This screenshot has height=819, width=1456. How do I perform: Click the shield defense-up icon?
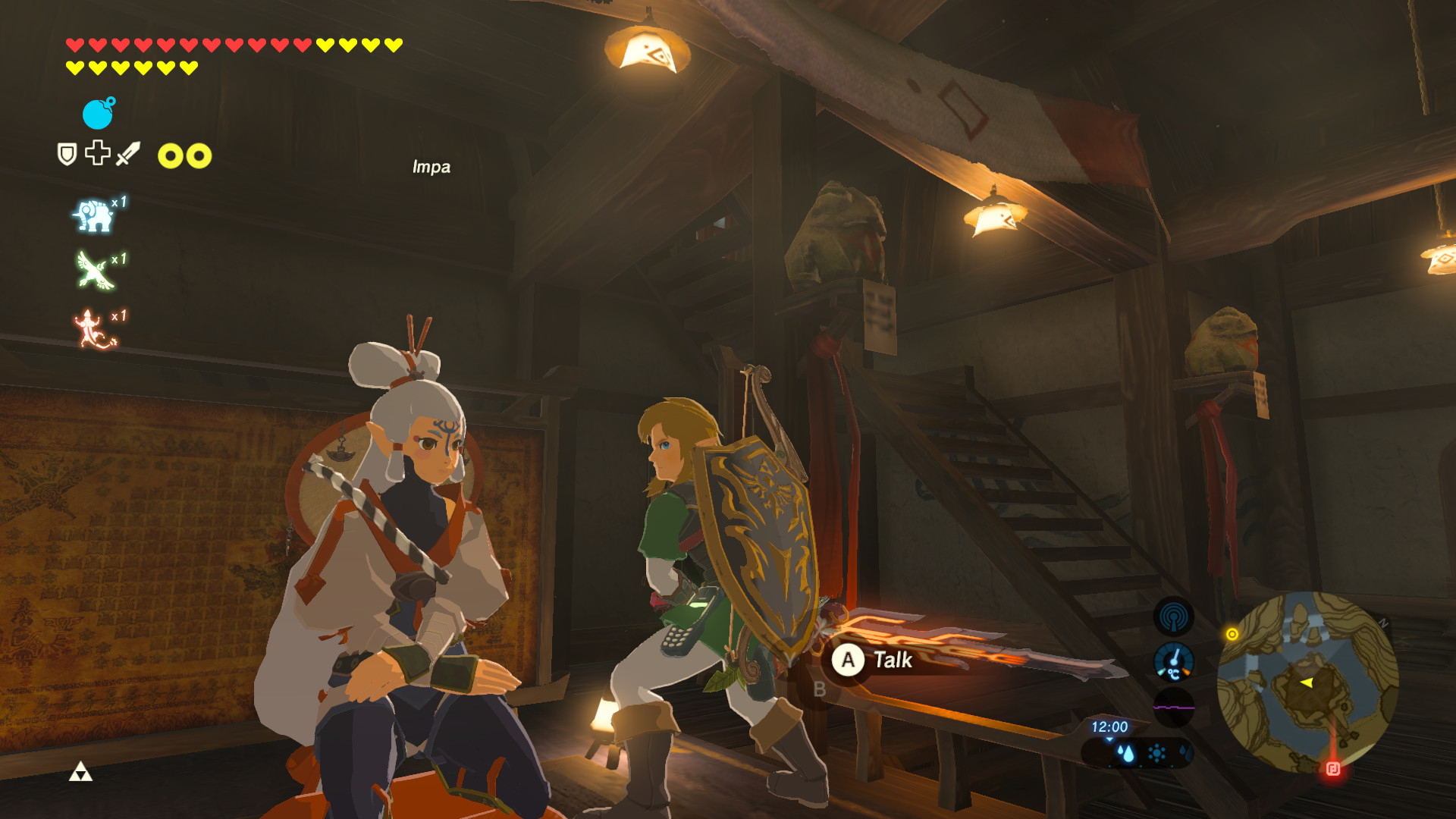tap(67, 154)
